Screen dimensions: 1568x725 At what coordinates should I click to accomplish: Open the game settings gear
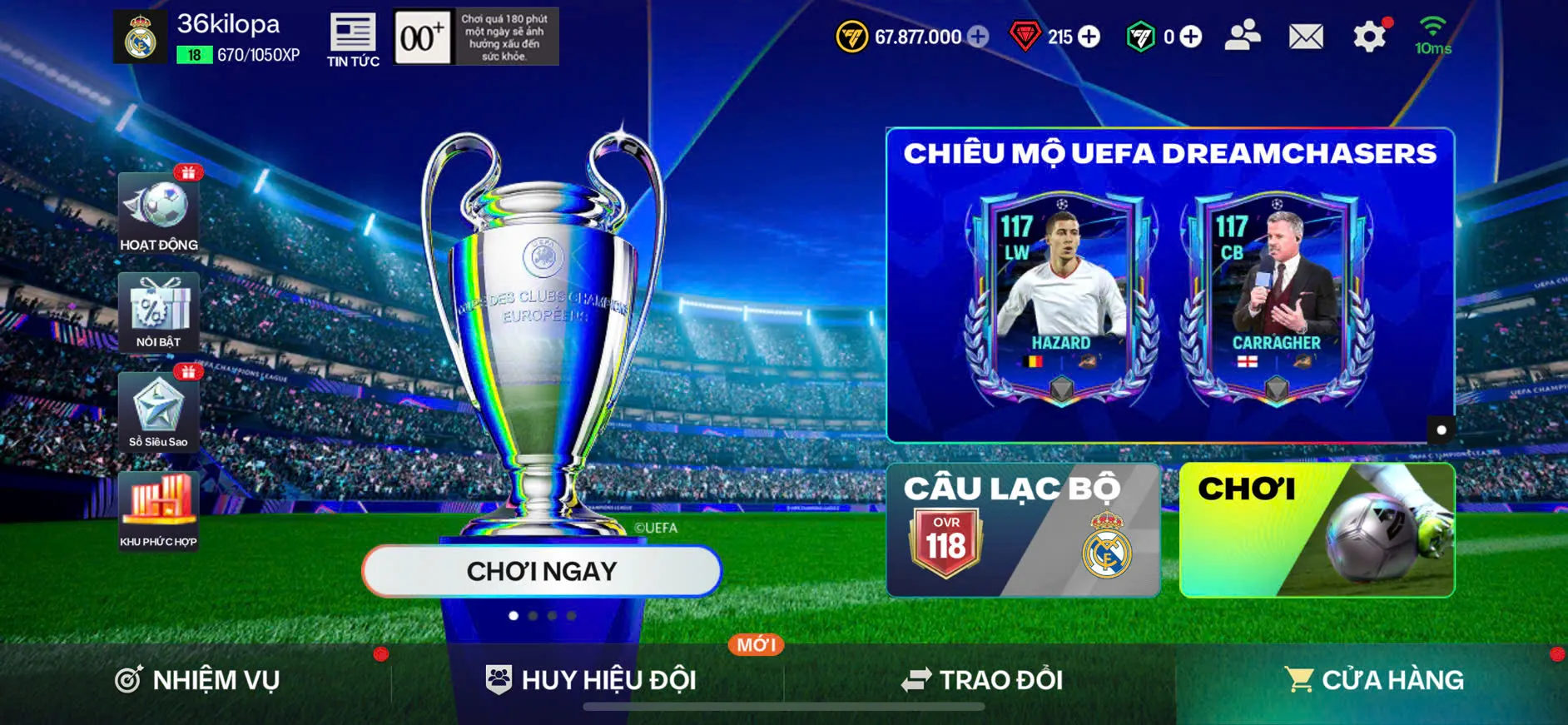1370,36
